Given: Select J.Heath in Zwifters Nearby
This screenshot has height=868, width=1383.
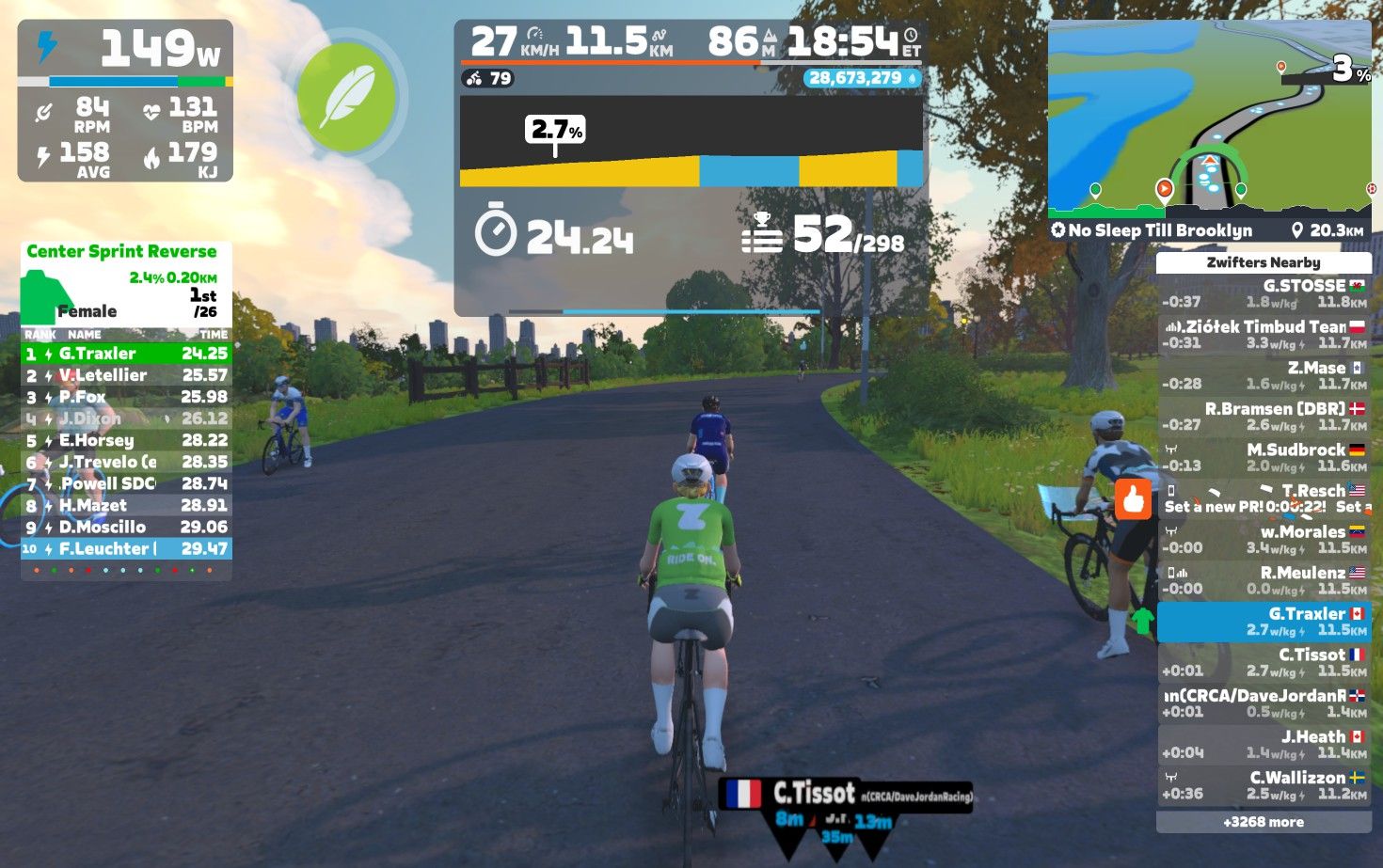Looking at the screenshot, I should [x=1264, y=744].
